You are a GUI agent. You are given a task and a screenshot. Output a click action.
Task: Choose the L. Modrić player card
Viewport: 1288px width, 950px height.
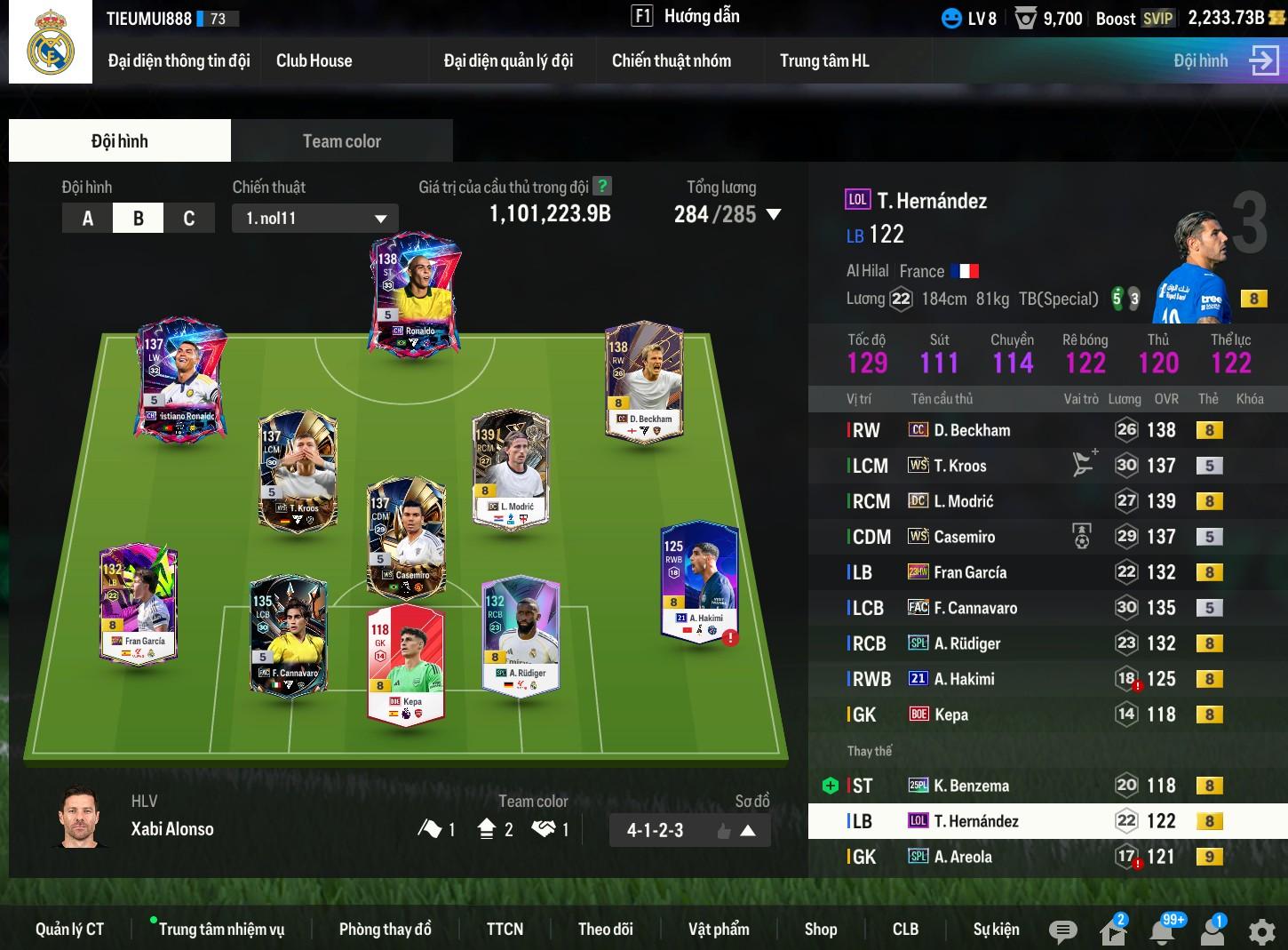510,468
